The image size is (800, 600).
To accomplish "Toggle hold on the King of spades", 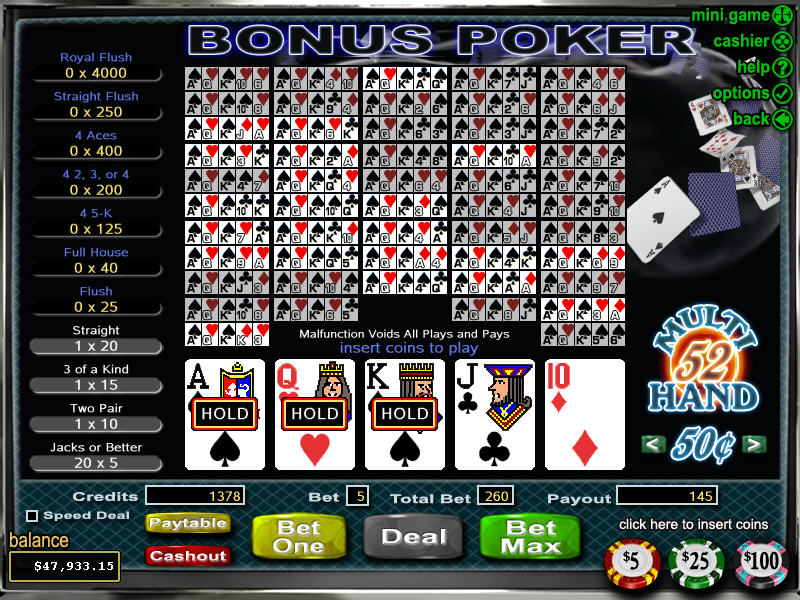I will point(405,414).
